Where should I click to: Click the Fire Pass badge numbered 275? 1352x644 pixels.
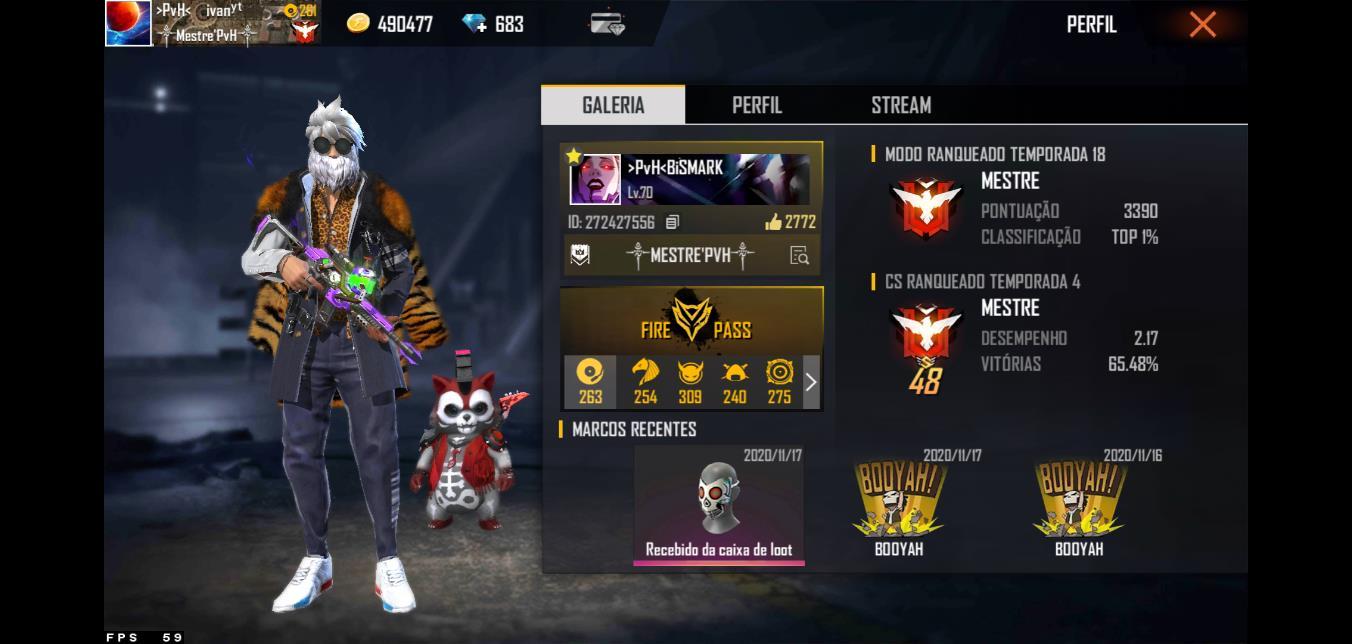click(779, 382)
